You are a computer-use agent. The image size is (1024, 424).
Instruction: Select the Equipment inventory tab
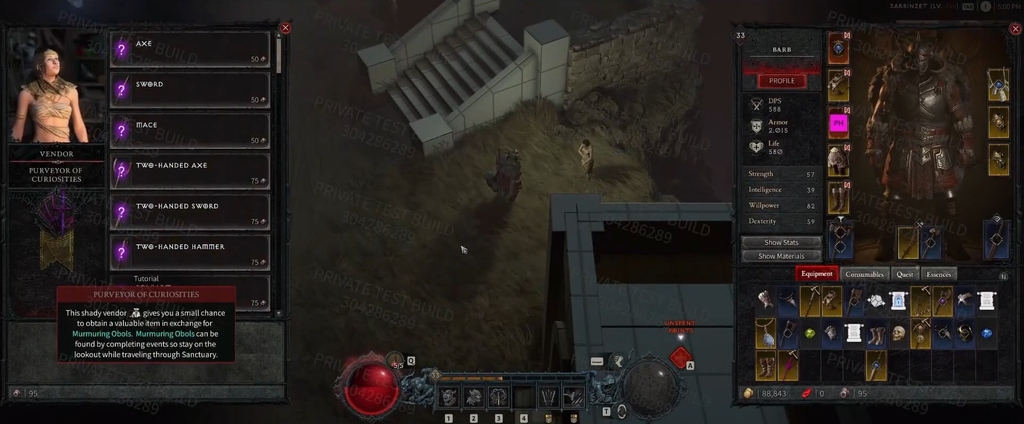click(816, 274)
